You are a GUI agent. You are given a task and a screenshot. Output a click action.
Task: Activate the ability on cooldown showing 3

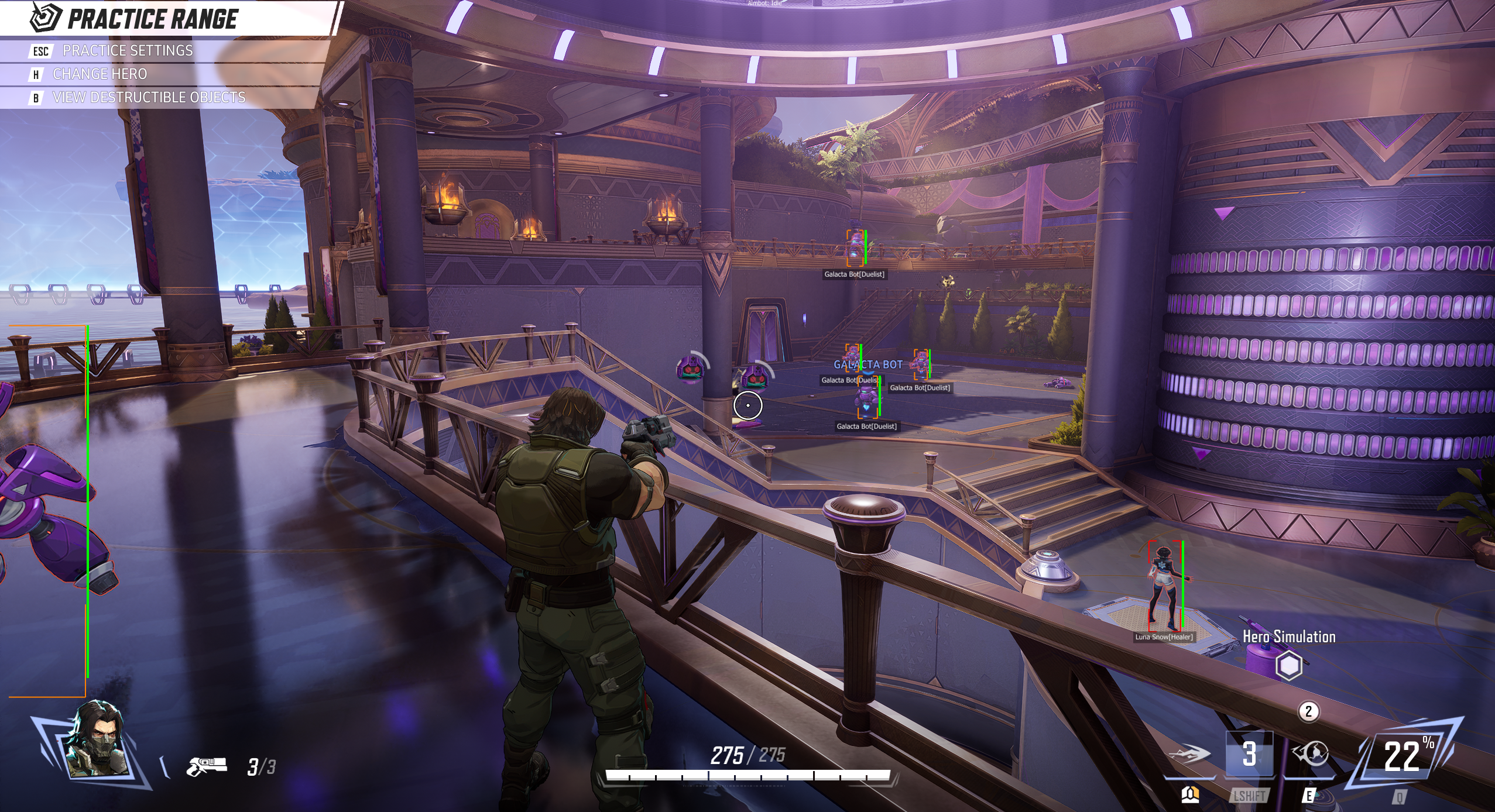coord(1249,754)
